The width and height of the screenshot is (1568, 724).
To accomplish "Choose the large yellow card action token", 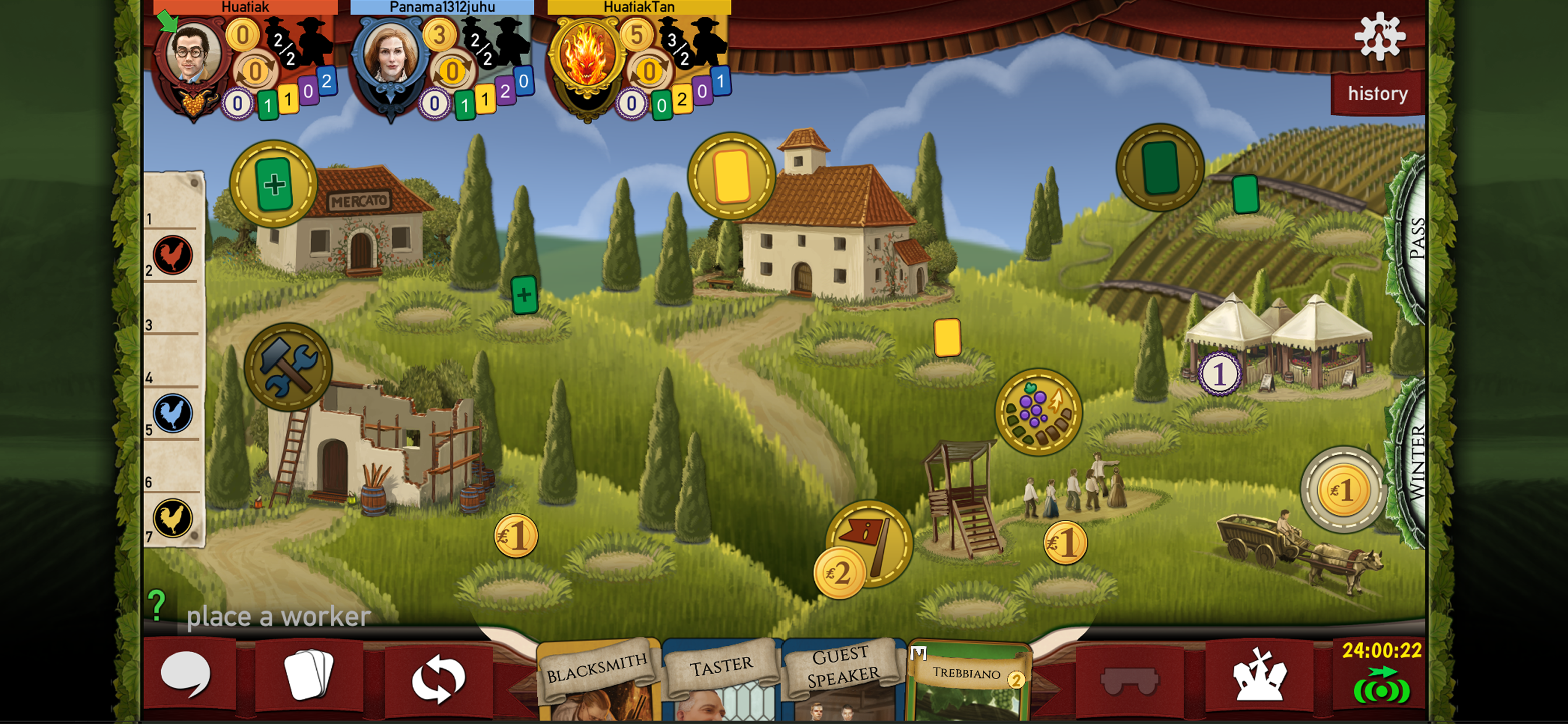I will tap(731, 176).
